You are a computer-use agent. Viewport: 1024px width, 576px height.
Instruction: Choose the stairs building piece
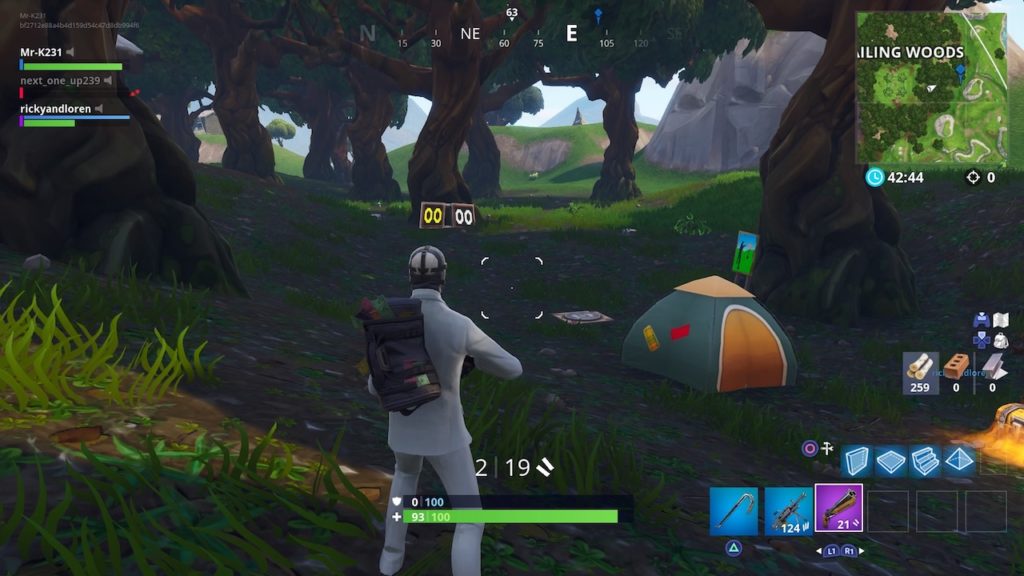(924, 460)
